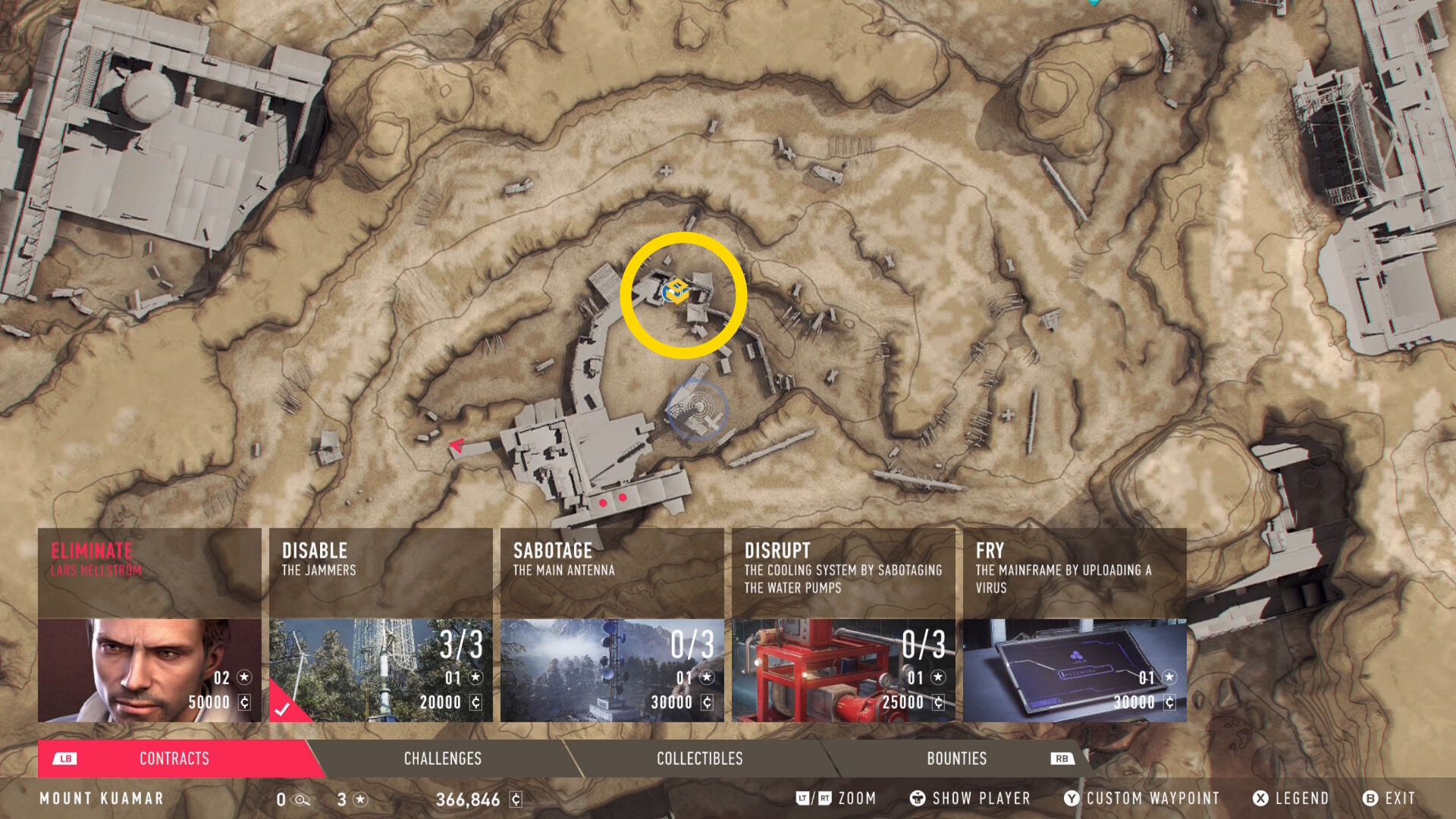This screenshot has width=1456, height=819.
Task: Select the Eliminate Lars Hellstrom contract
Action: (149, 625)
